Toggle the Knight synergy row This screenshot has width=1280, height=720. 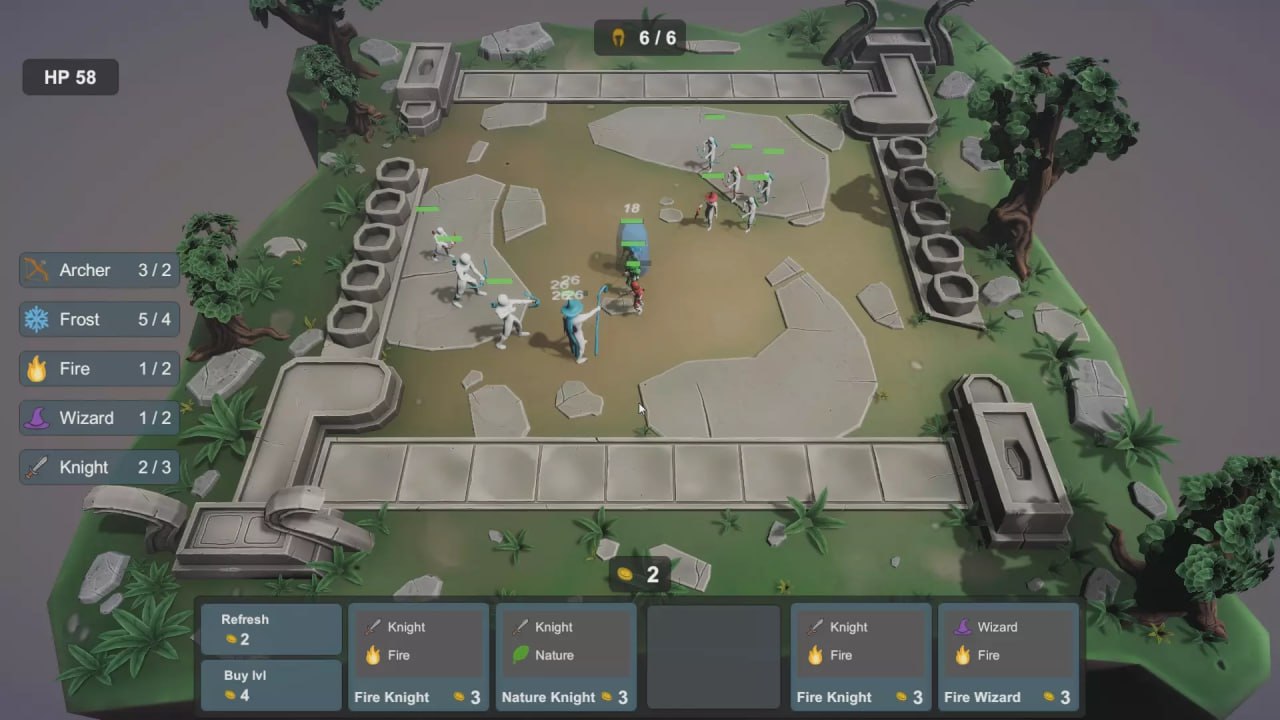pyautogui.click(x=97, y=467)
